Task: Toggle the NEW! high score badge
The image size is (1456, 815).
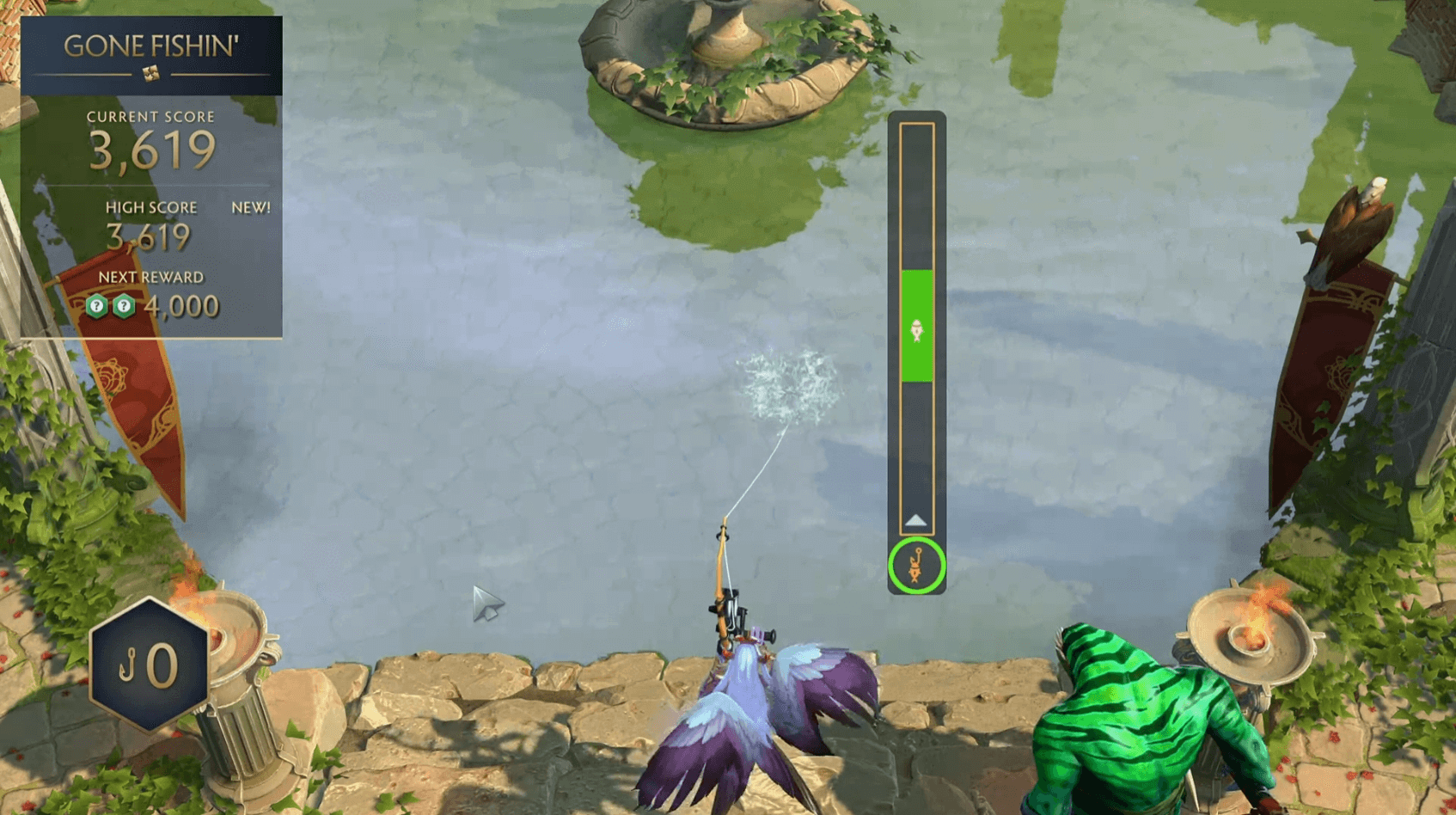Action: point(249,206)
